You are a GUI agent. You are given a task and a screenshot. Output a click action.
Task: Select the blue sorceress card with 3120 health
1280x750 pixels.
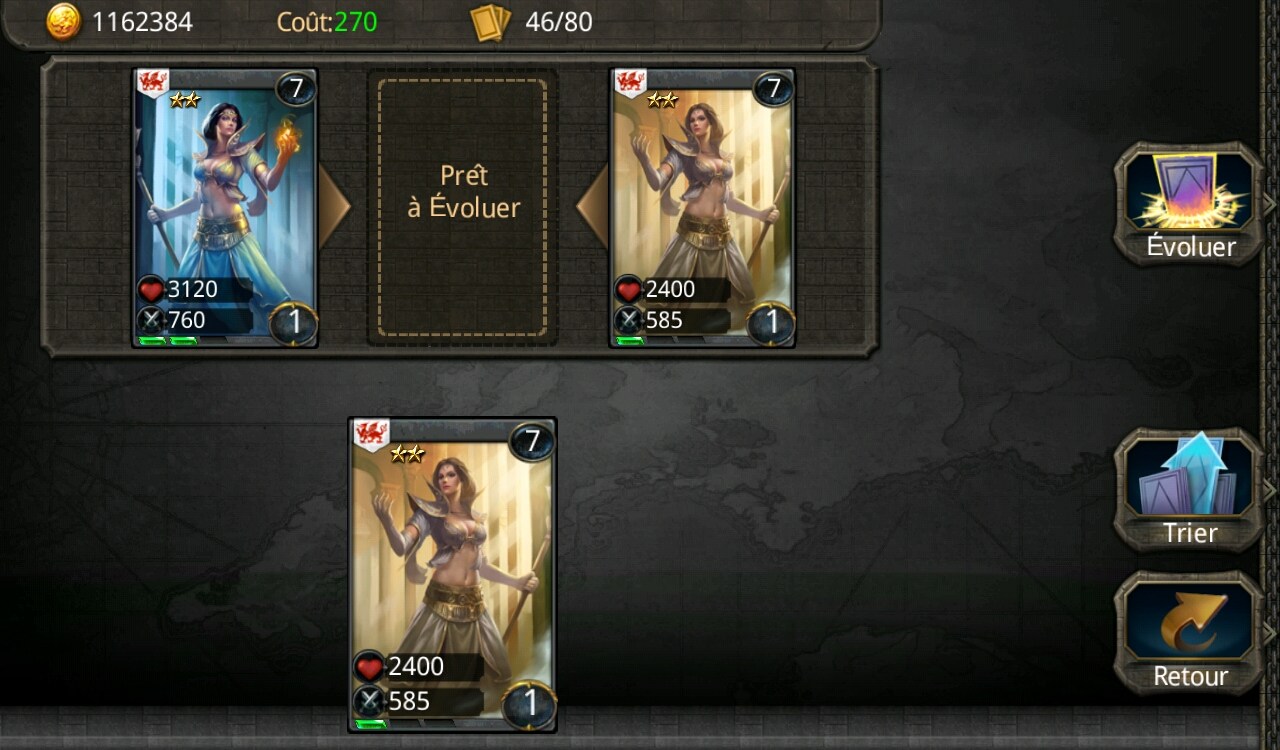click(225, 208)
